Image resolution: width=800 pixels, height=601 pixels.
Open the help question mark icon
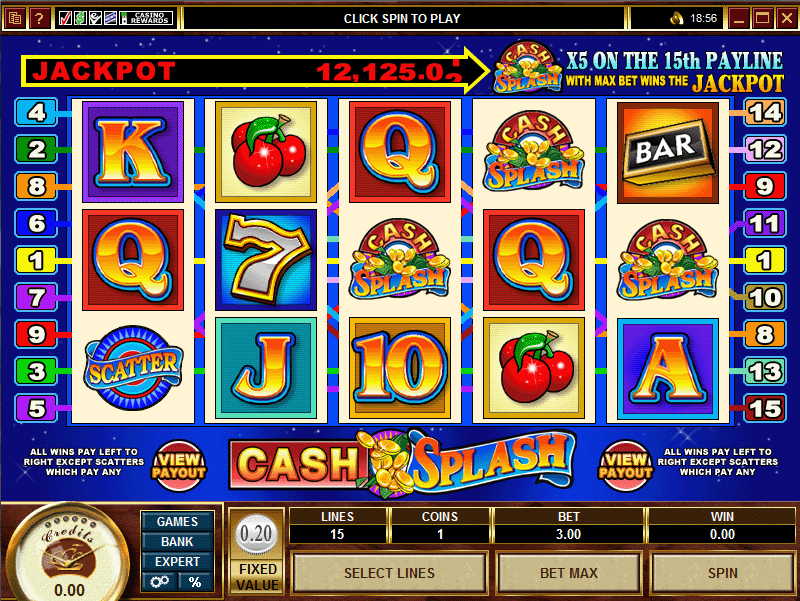pyautogui.click(x=40, y=18)
